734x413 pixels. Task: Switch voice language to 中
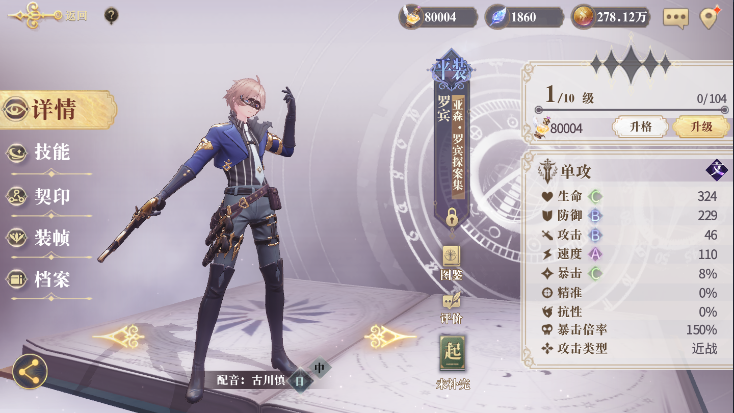click(x=319, y=368)
